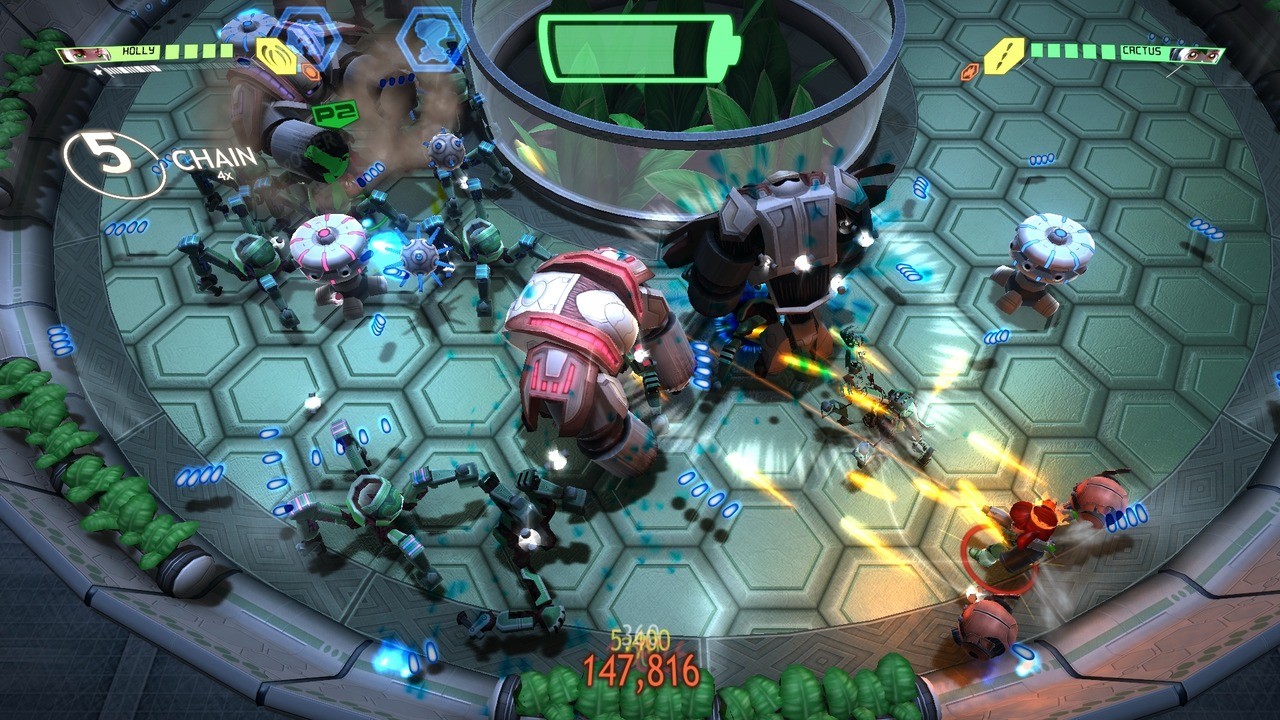
Task: Click Cactus's green health bar segments
Action: coord(1071,50)
